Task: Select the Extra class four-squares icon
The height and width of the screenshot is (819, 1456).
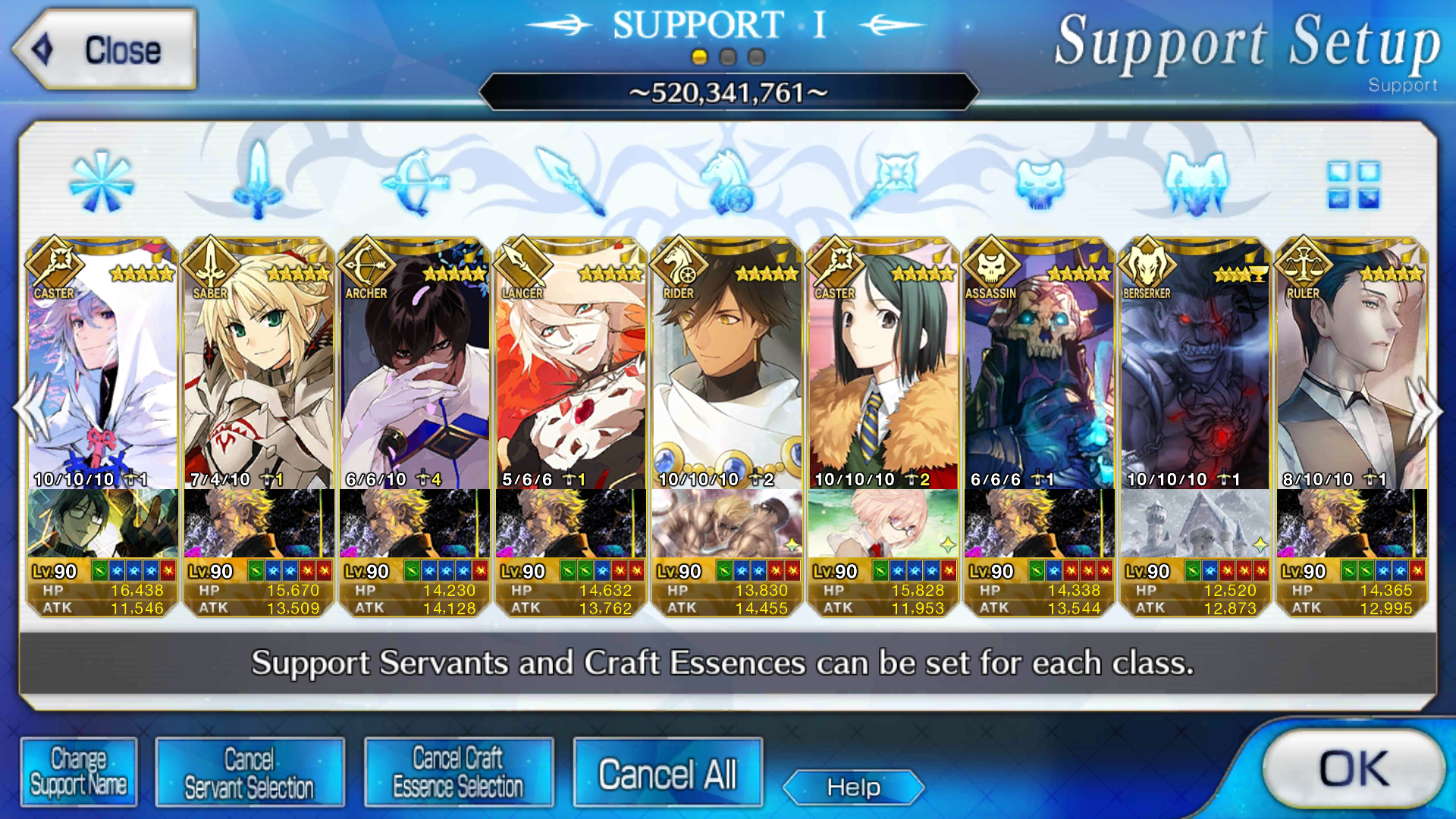Action: [x=1354, y=184]
